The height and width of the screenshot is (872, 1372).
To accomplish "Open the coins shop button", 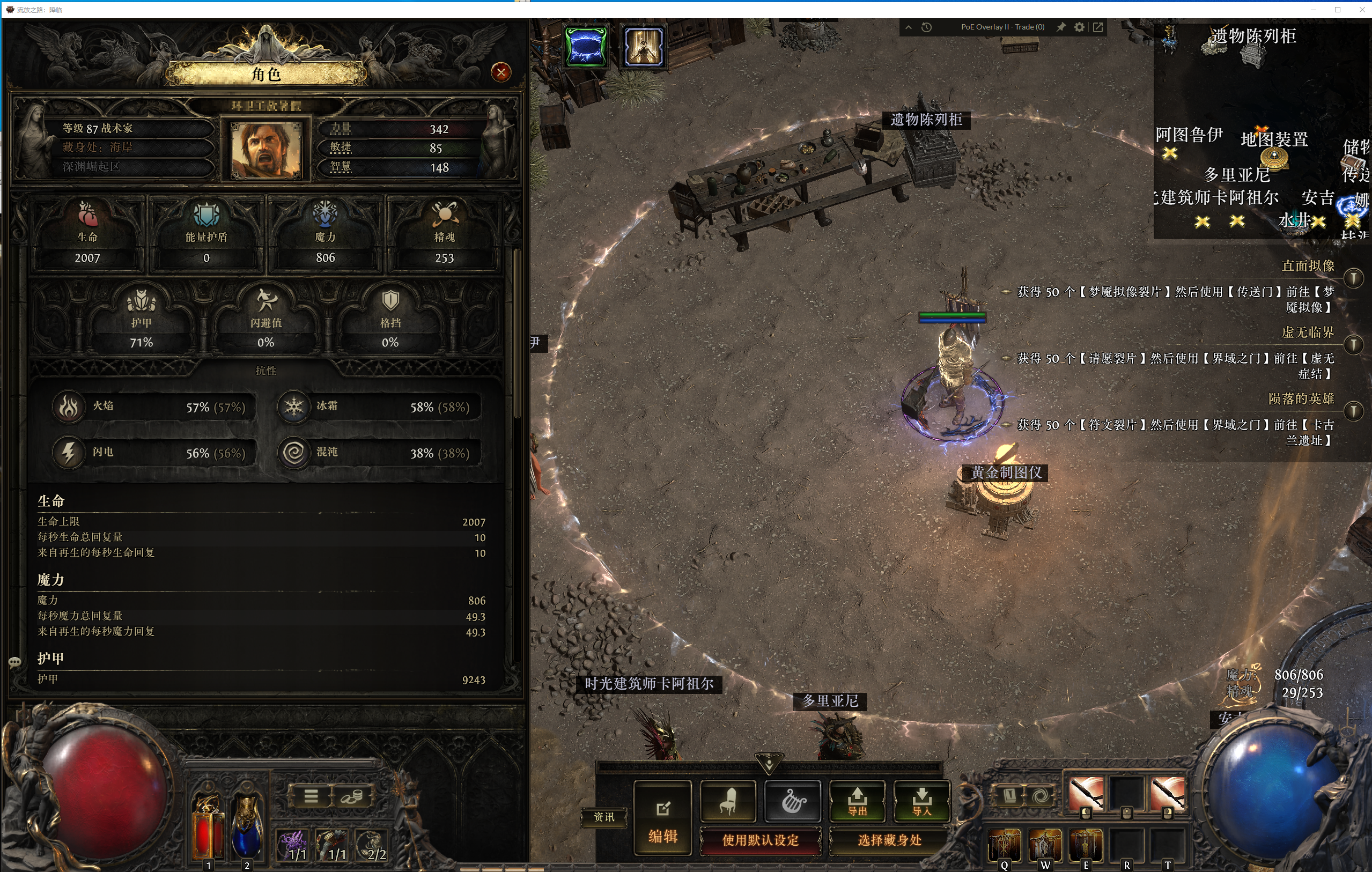I will tap(352, 796).
